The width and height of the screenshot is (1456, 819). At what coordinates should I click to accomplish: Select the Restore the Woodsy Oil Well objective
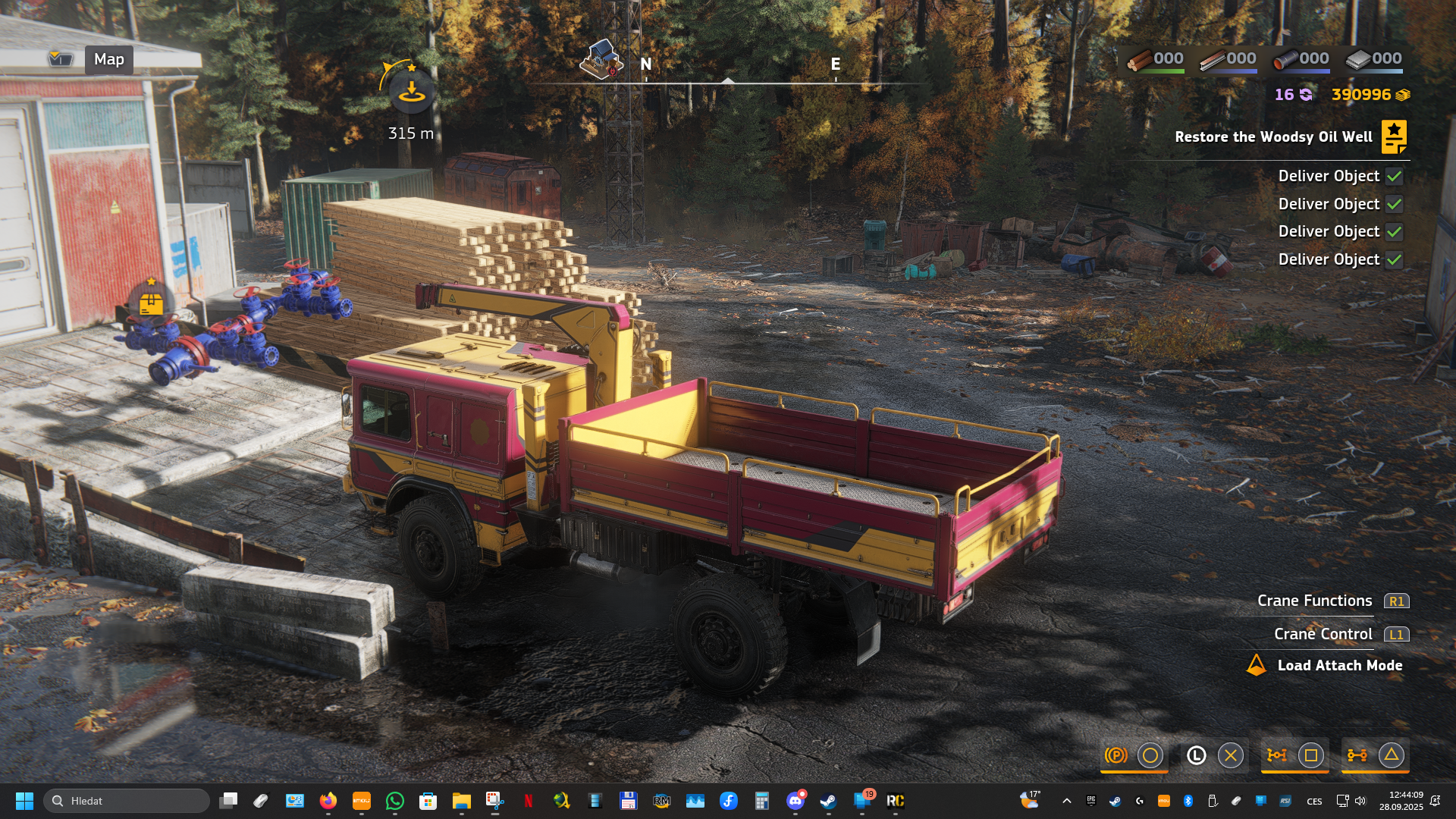[x=1273, y=137]
